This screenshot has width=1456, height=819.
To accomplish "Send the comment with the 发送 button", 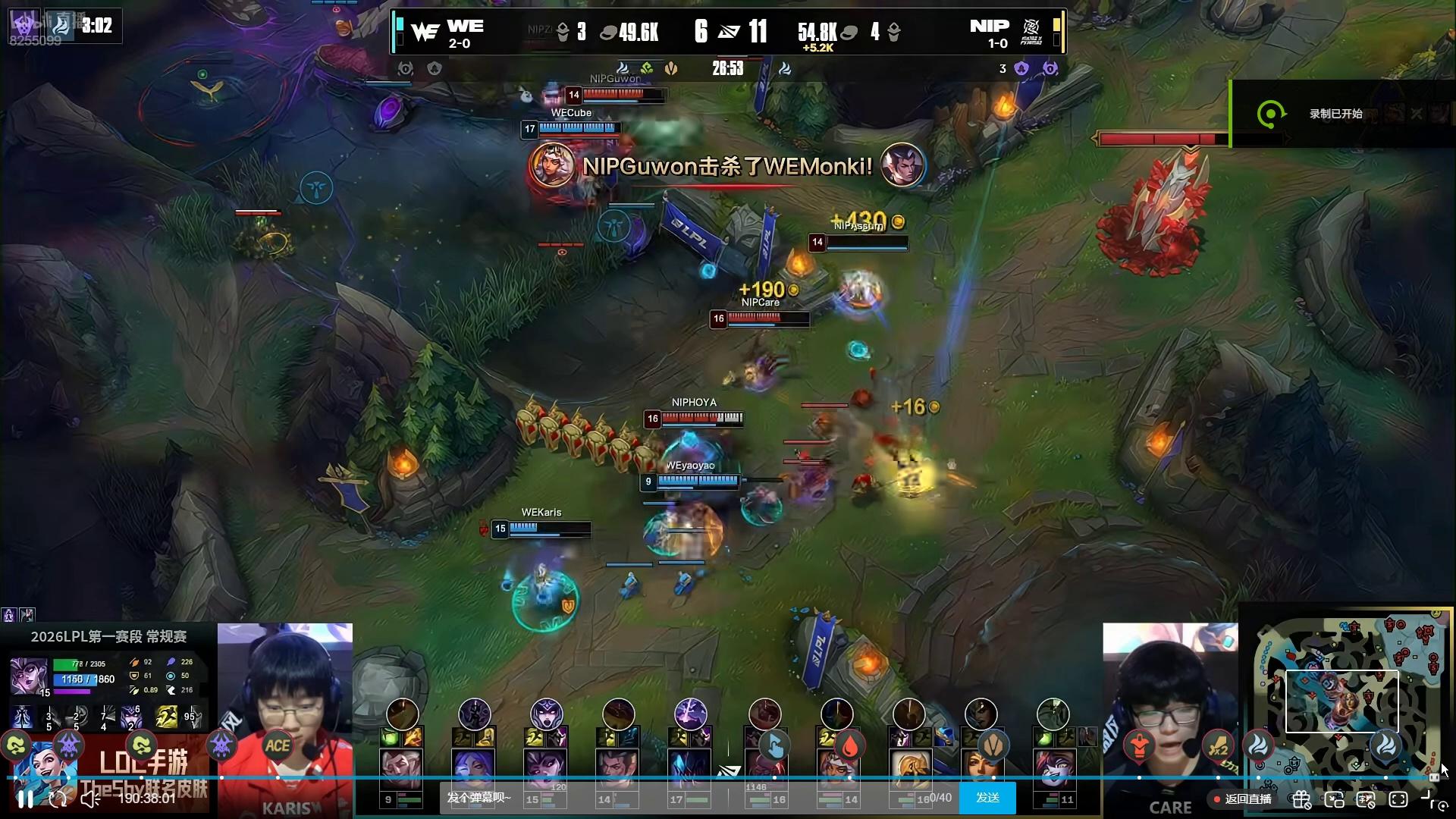I will coord(987,798).
